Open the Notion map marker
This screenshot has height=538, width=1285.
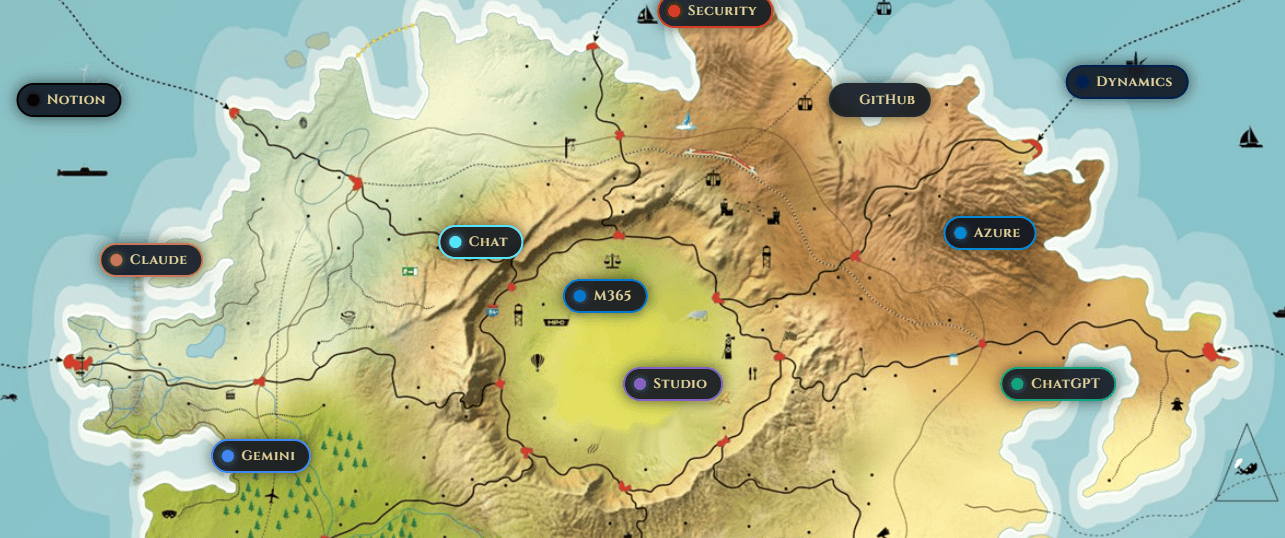(x=68, y=100)
